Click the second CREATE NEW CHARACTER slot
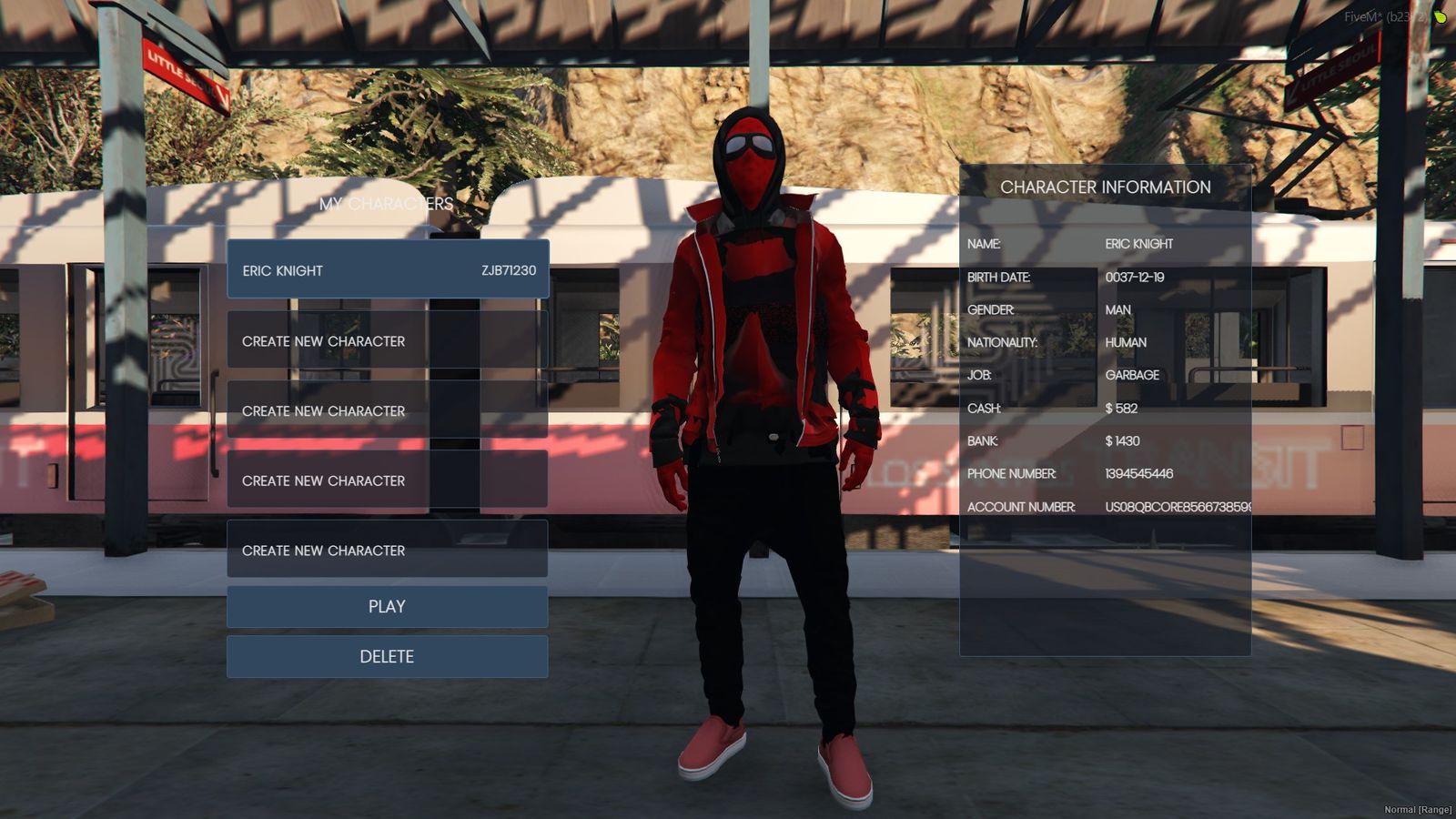 point(387,410)
